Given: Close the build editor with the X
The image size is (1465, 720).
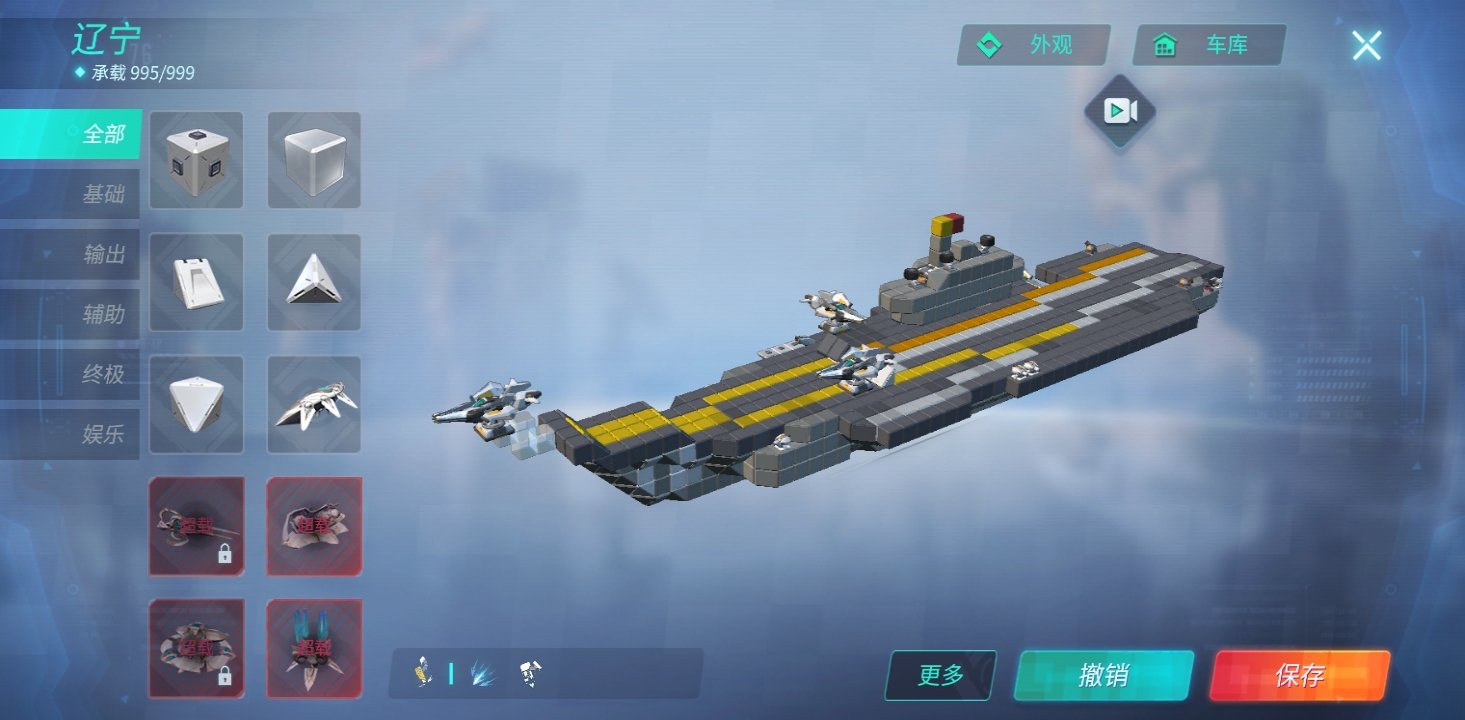Looking at the screenshot, I should (1366, 45).
